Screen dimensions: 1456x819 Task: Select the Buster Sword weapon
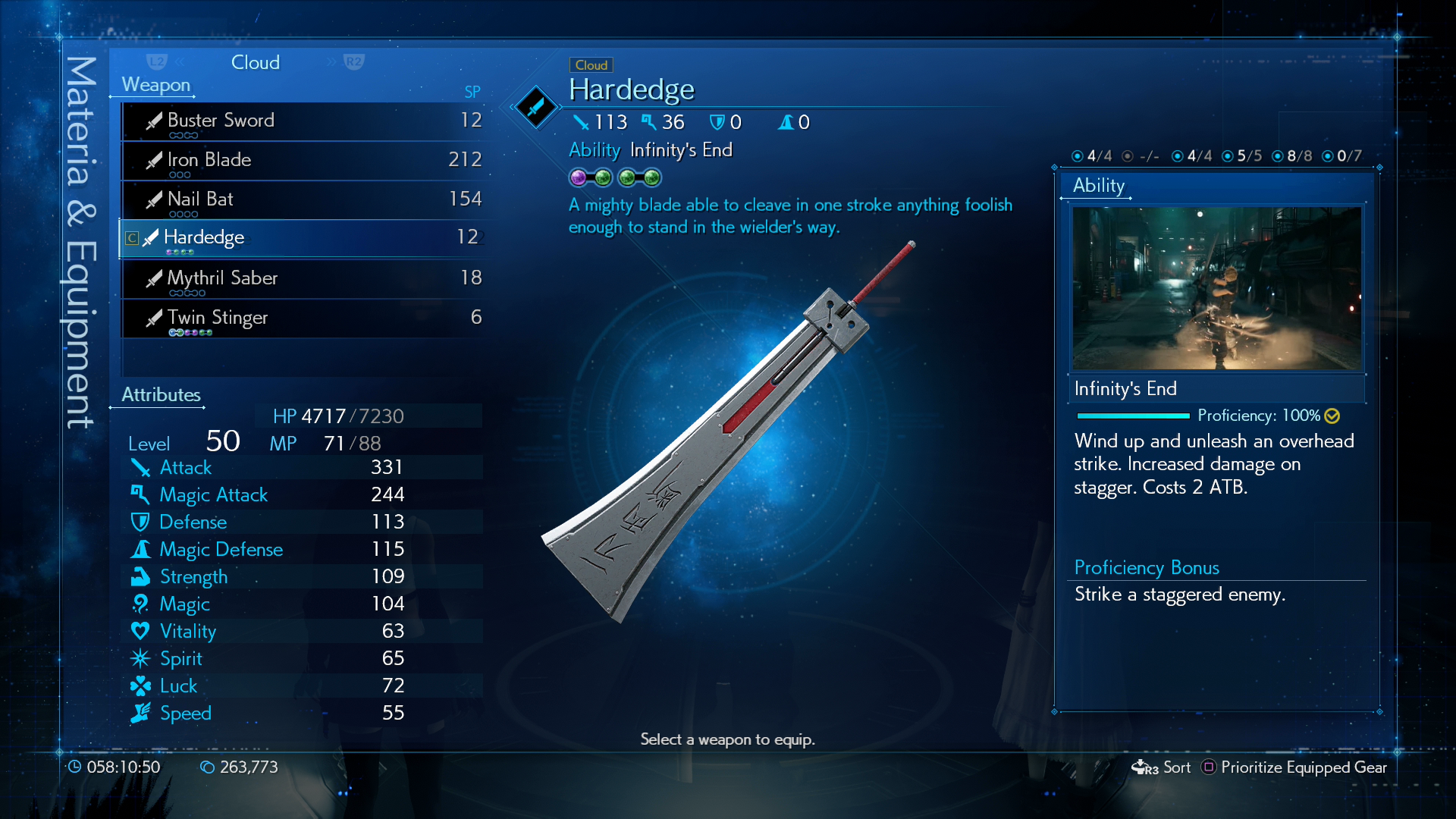click(302, 121)
